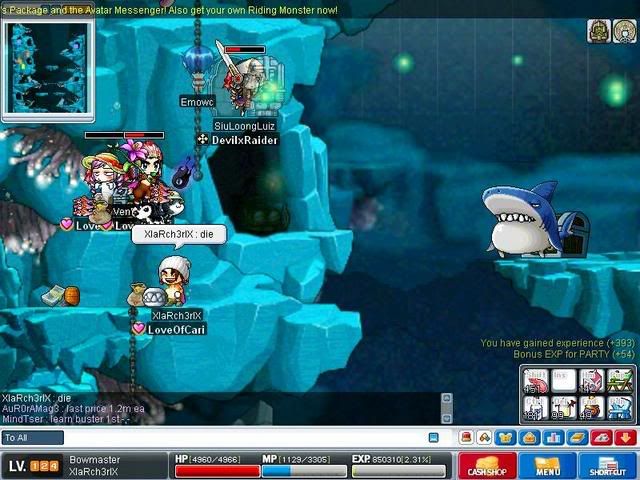Open the yellow shirt equipment toolbar button
Image resolution: width=640 pixels, height=480 pixels.
click(x=505, y=438)
